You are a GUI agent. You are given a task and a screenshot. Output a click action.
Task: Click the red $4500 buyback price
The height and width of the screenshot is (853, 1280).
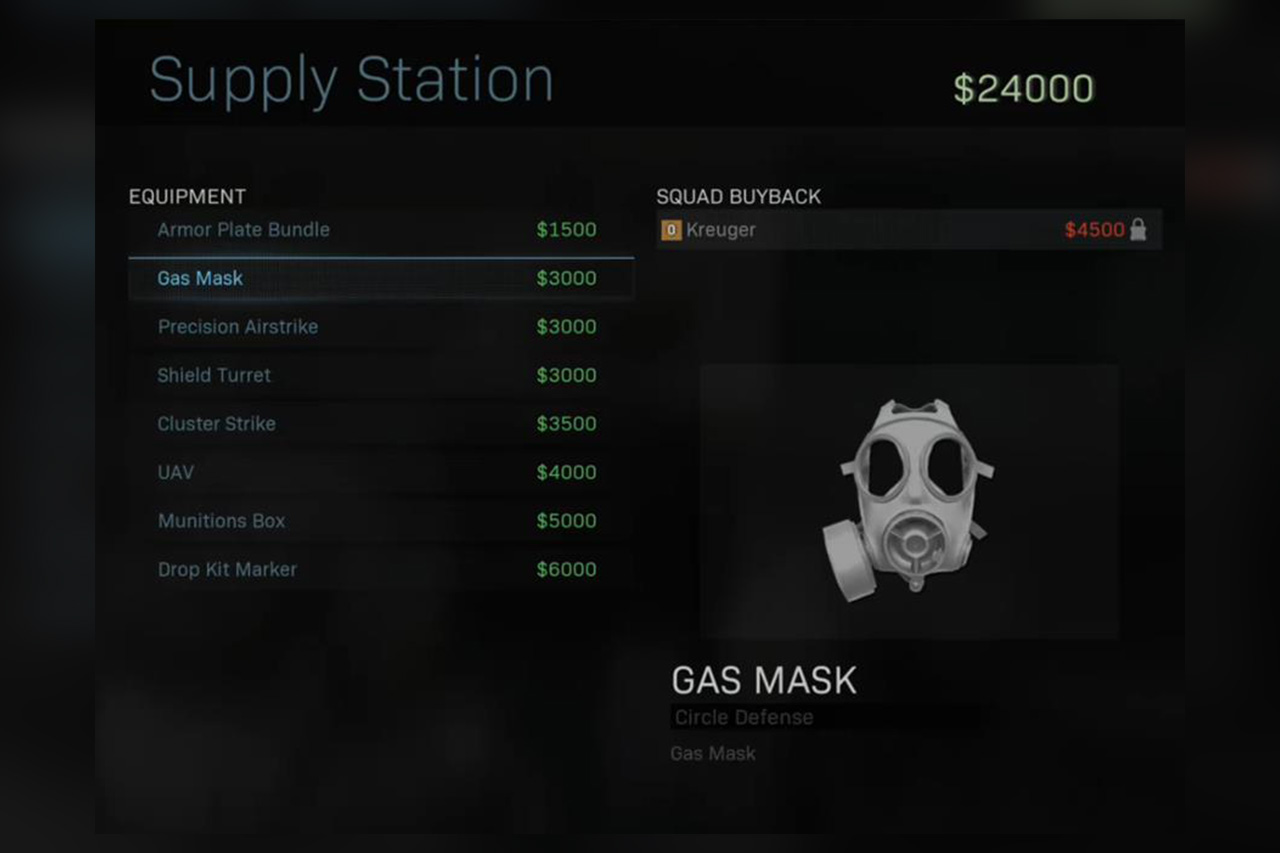click(x=1095, y=229)
